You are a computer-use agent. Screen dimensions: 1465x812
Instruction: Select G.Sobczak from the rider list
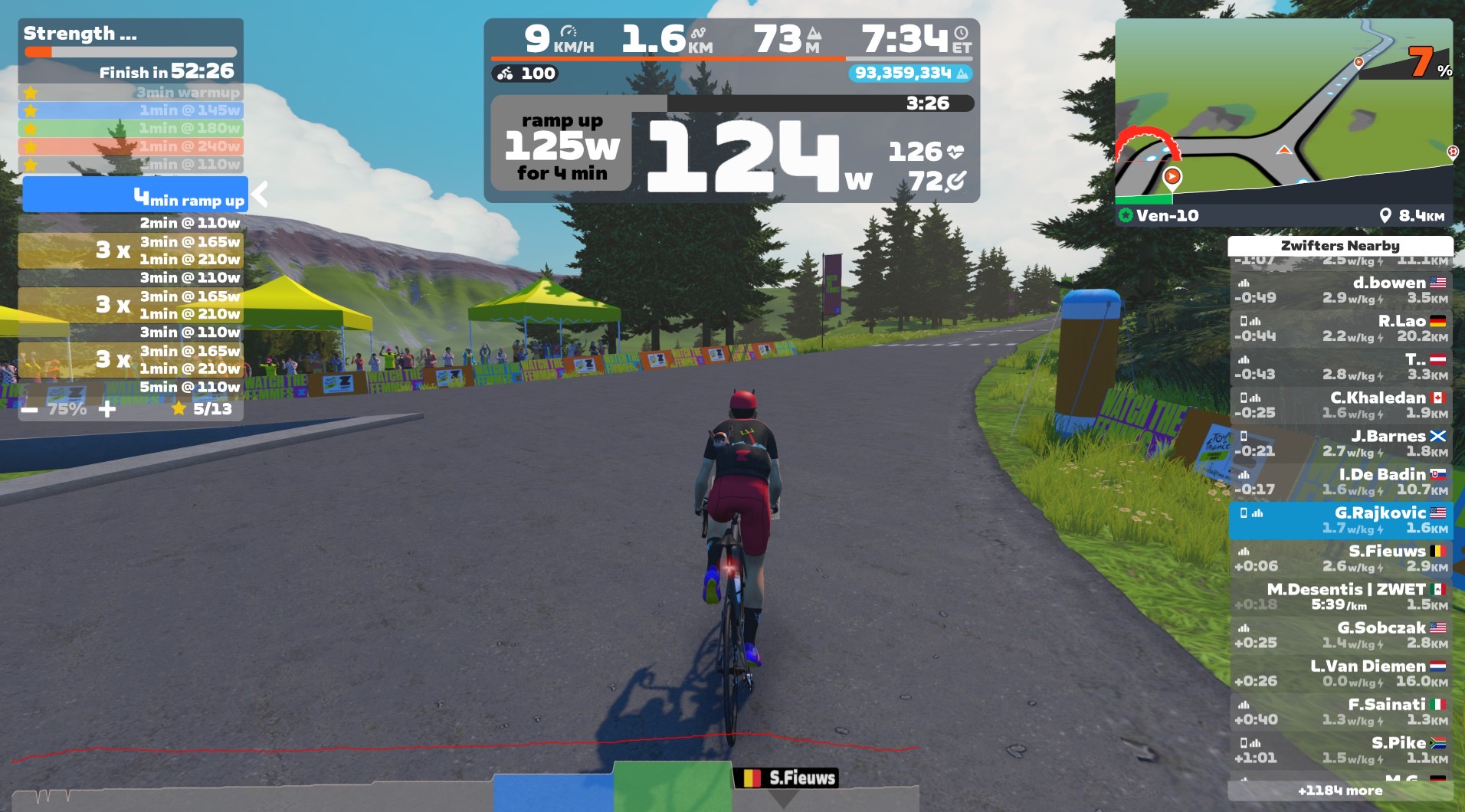pos(1341,635)
